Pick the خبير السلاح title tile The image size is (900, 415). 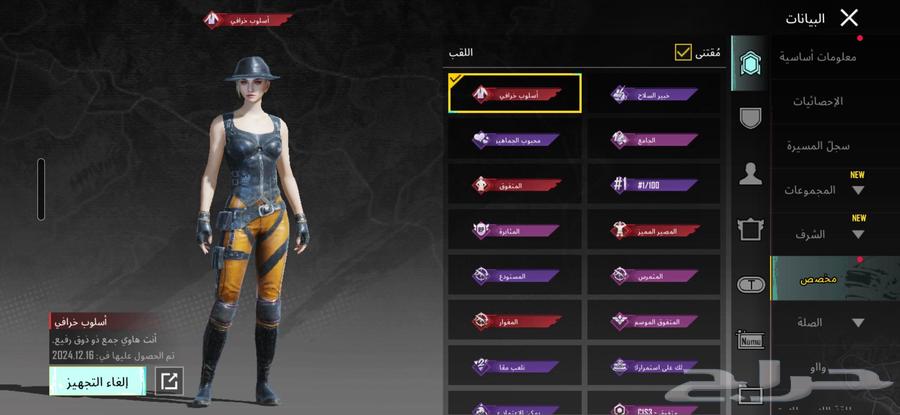653,94
